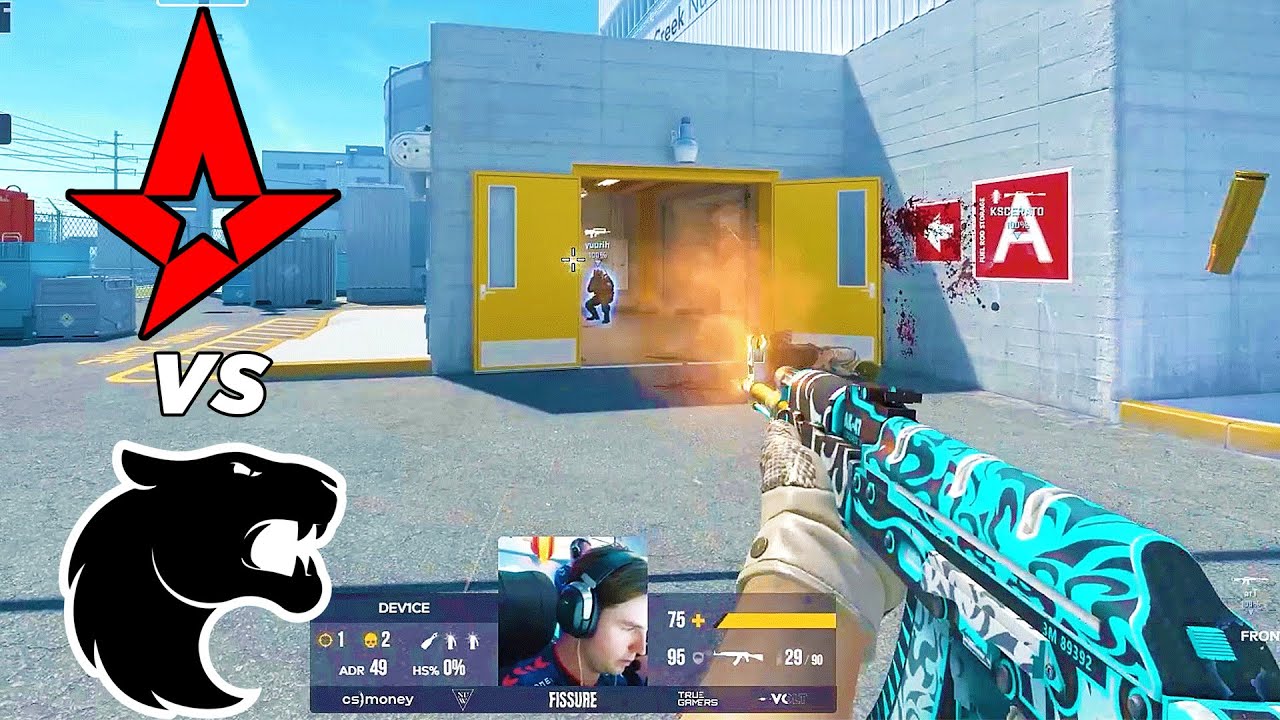This screenshot has width=1280, height=720.
Task: Click the skull kill-counter icon next to 2
Action: coord(371,638)
